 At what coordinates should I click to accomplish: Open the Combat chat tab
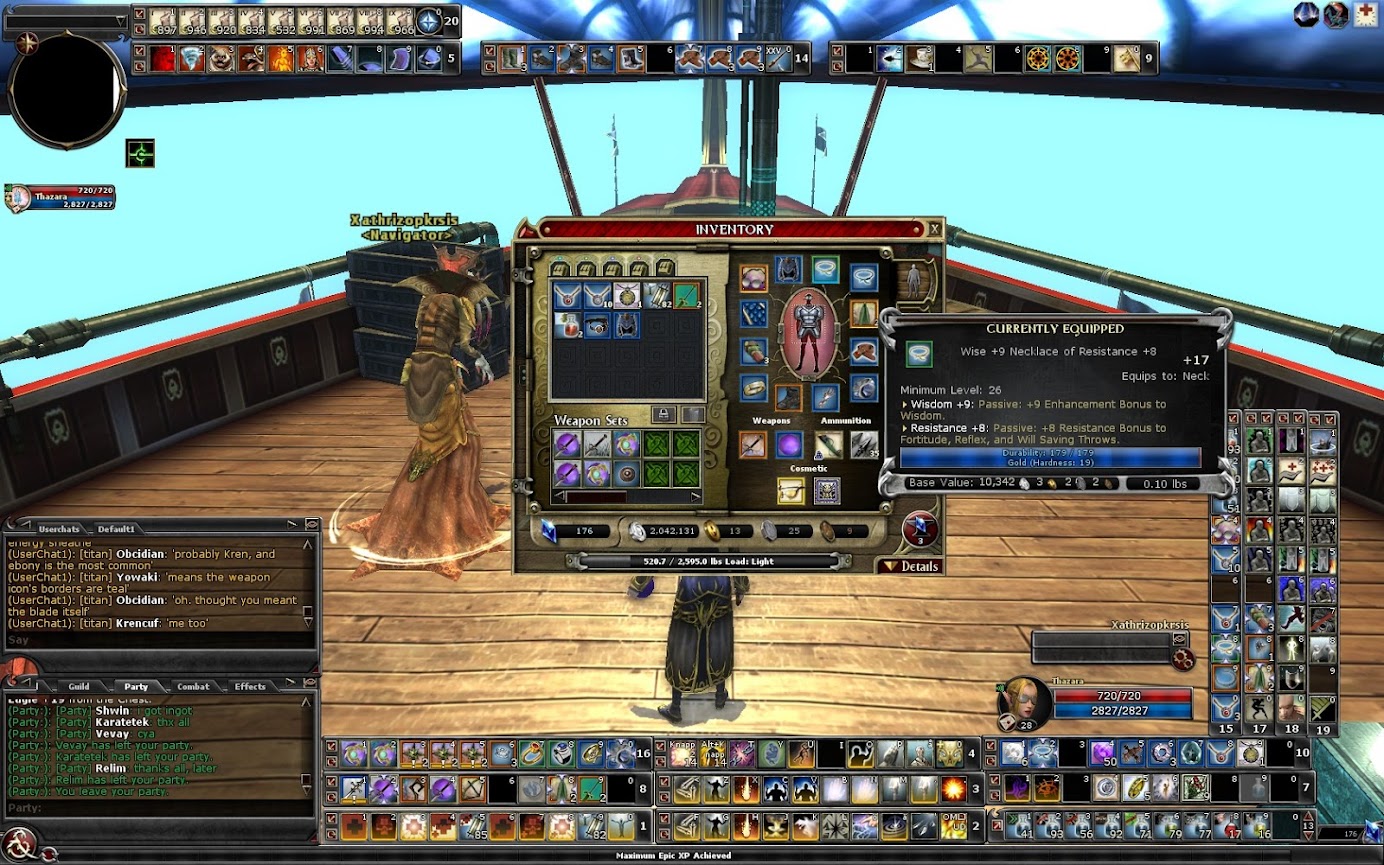[193, 686]
